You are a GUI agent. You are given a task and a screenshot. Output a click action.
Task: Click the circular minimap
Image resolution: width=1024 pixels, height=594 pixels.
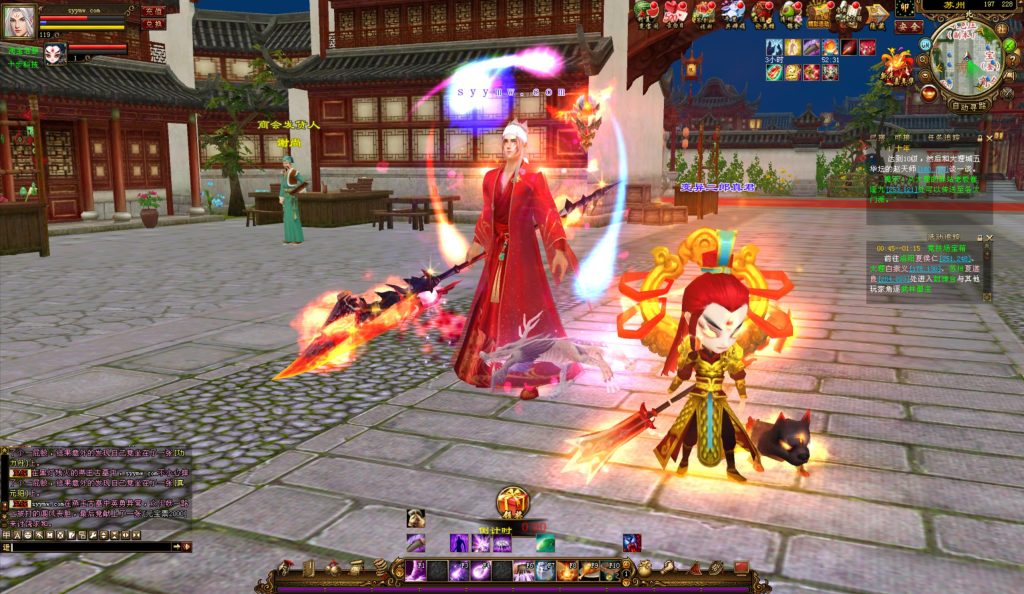click(x=964, y=58)
